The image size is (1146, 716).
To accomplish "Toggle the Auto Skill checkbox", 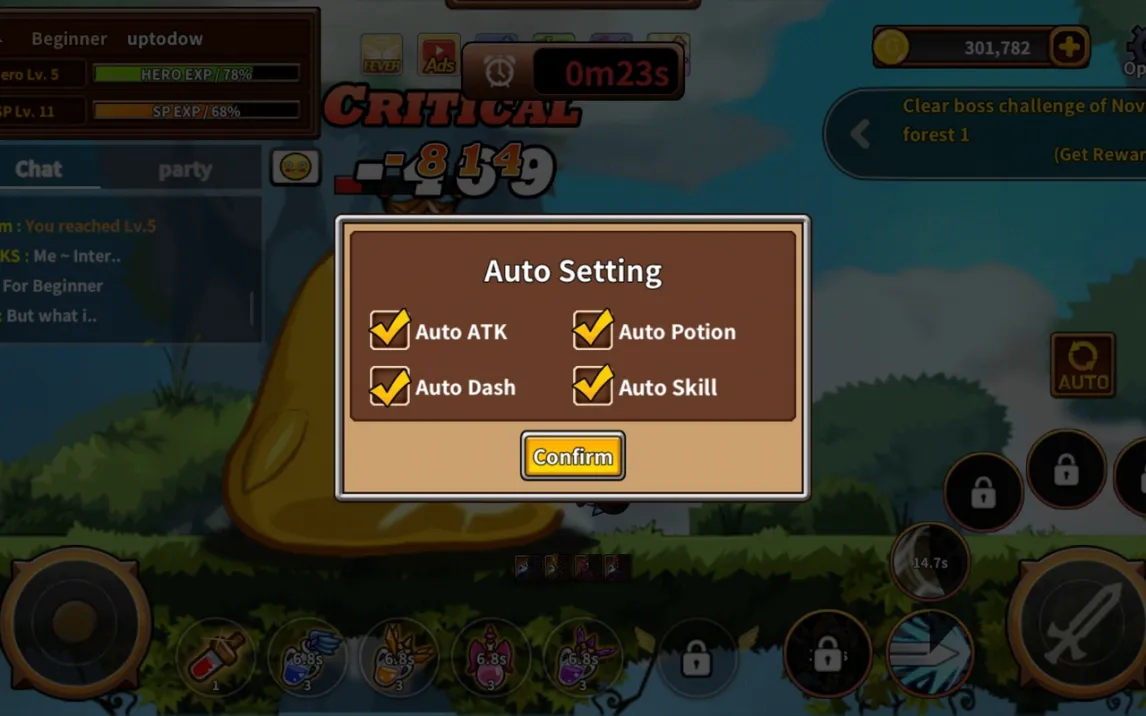I will pyautogui.click(x=593, y=386).
